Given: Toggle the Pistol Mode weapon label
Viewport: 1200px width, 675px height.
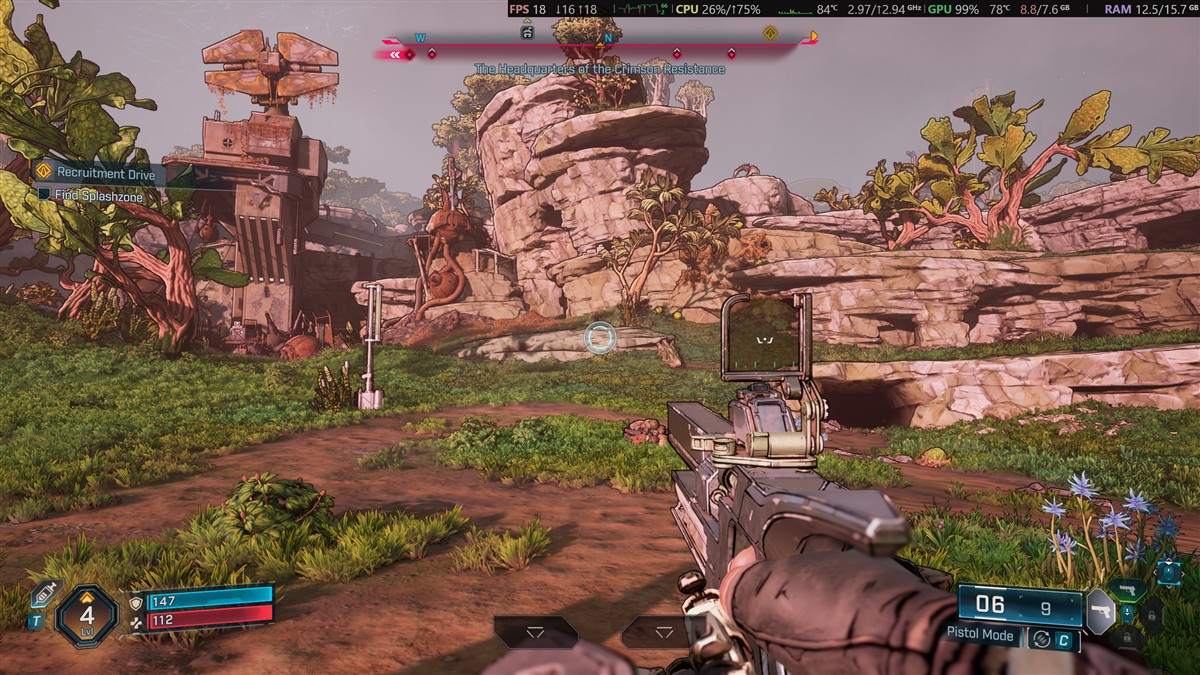Looking at the screenshot, I should coord(981,635).
